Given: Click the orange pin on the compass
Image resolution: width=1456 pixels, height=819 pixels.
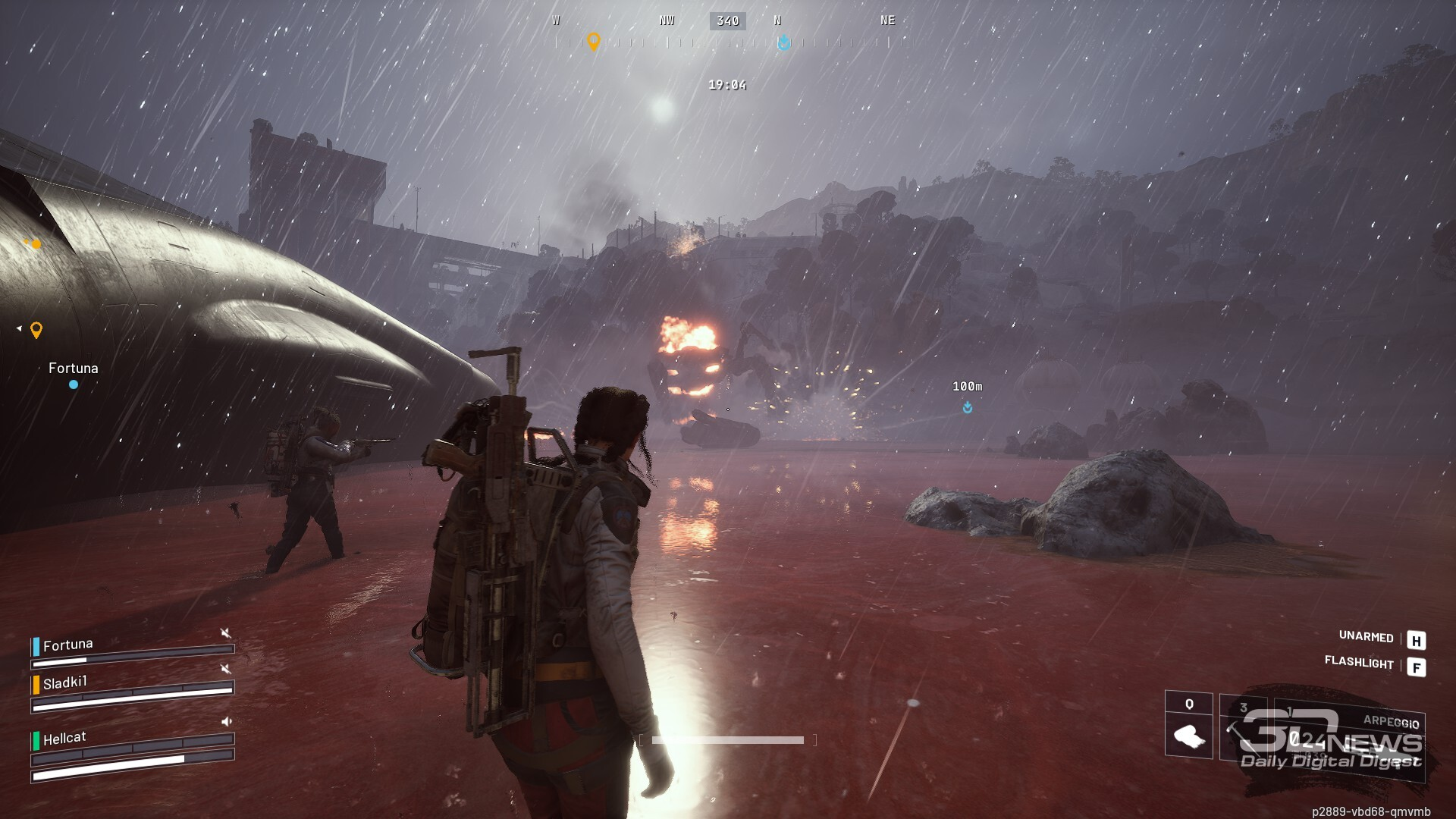Looking at the screenshot, I should click(x=594, y=41).
